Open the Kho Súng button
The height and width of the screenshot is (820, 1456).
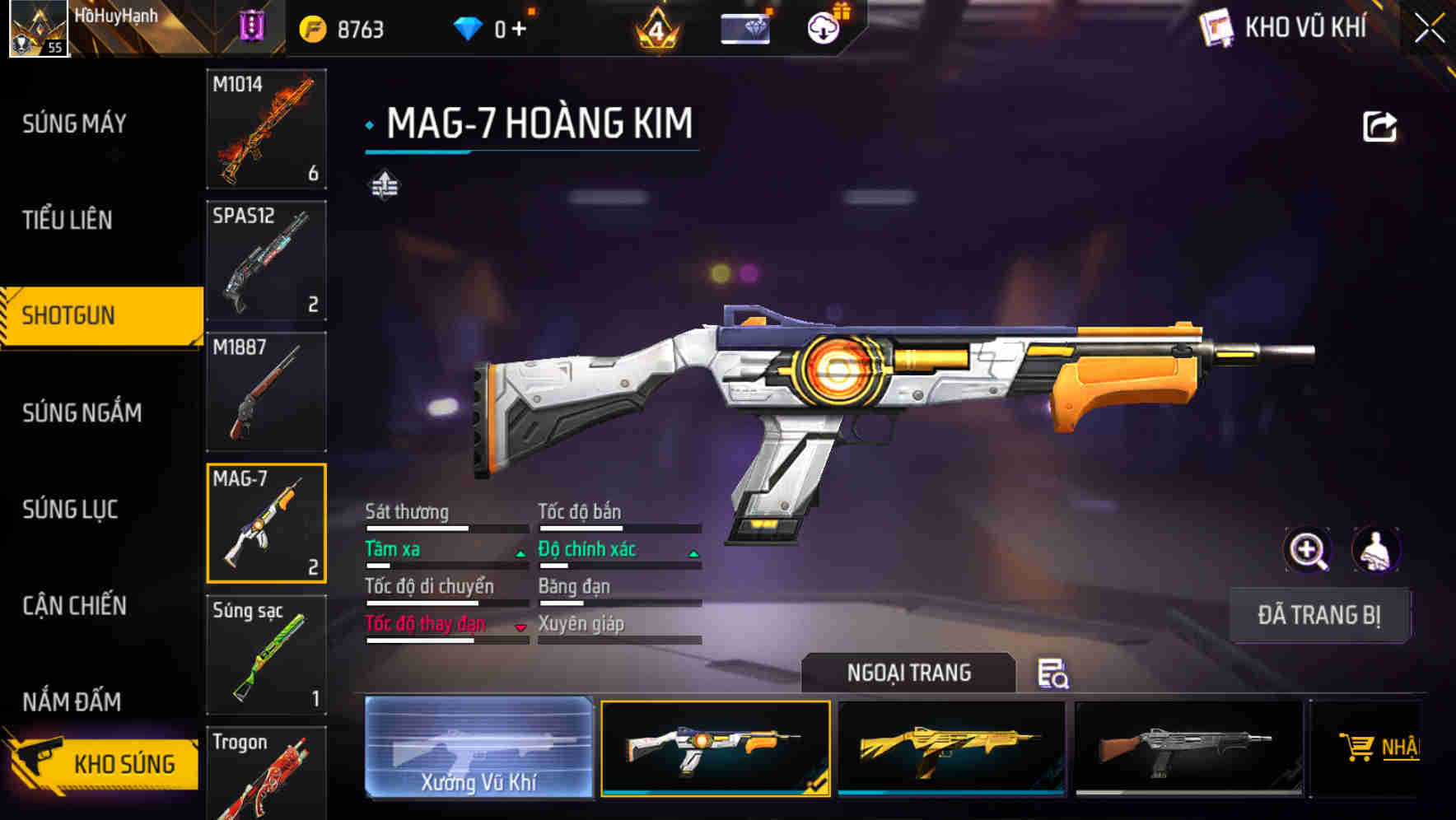click(103, 763)
